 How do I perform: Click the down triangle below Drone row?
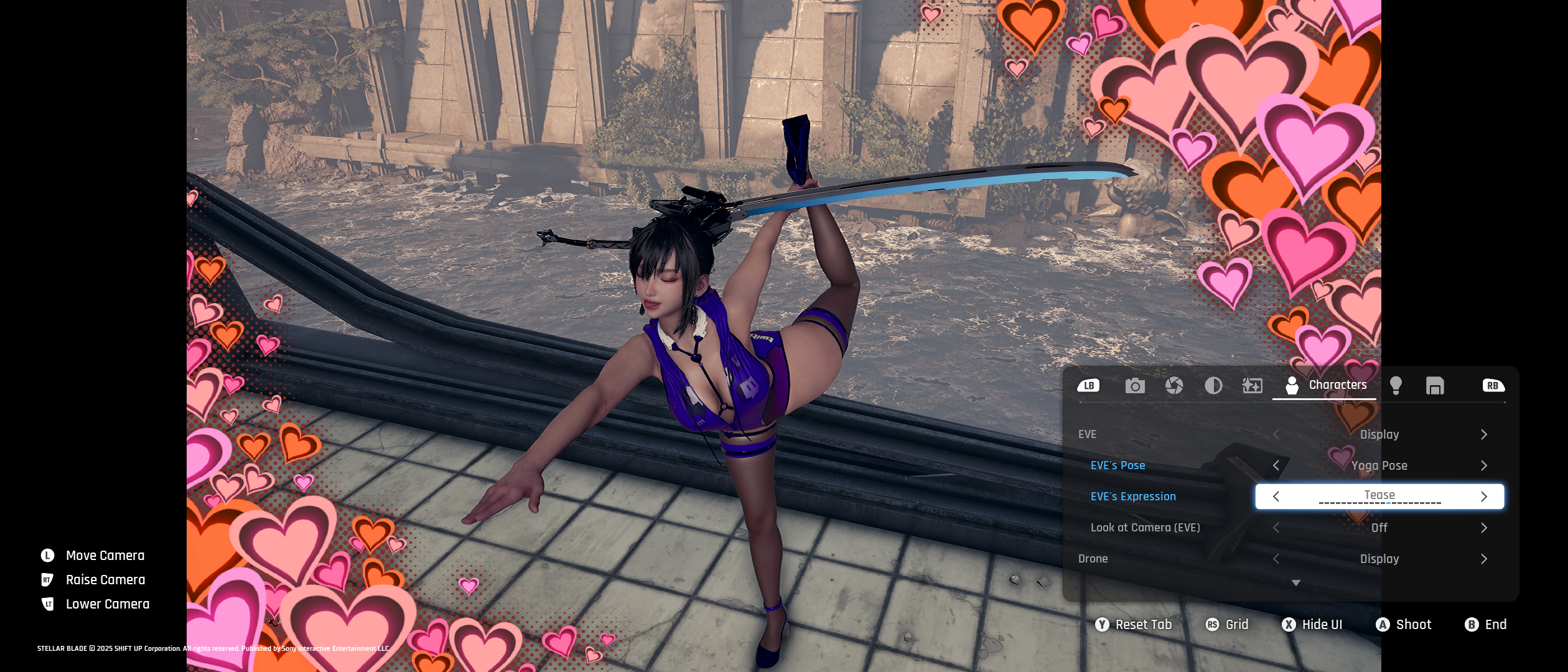[x=1296, y=583]
